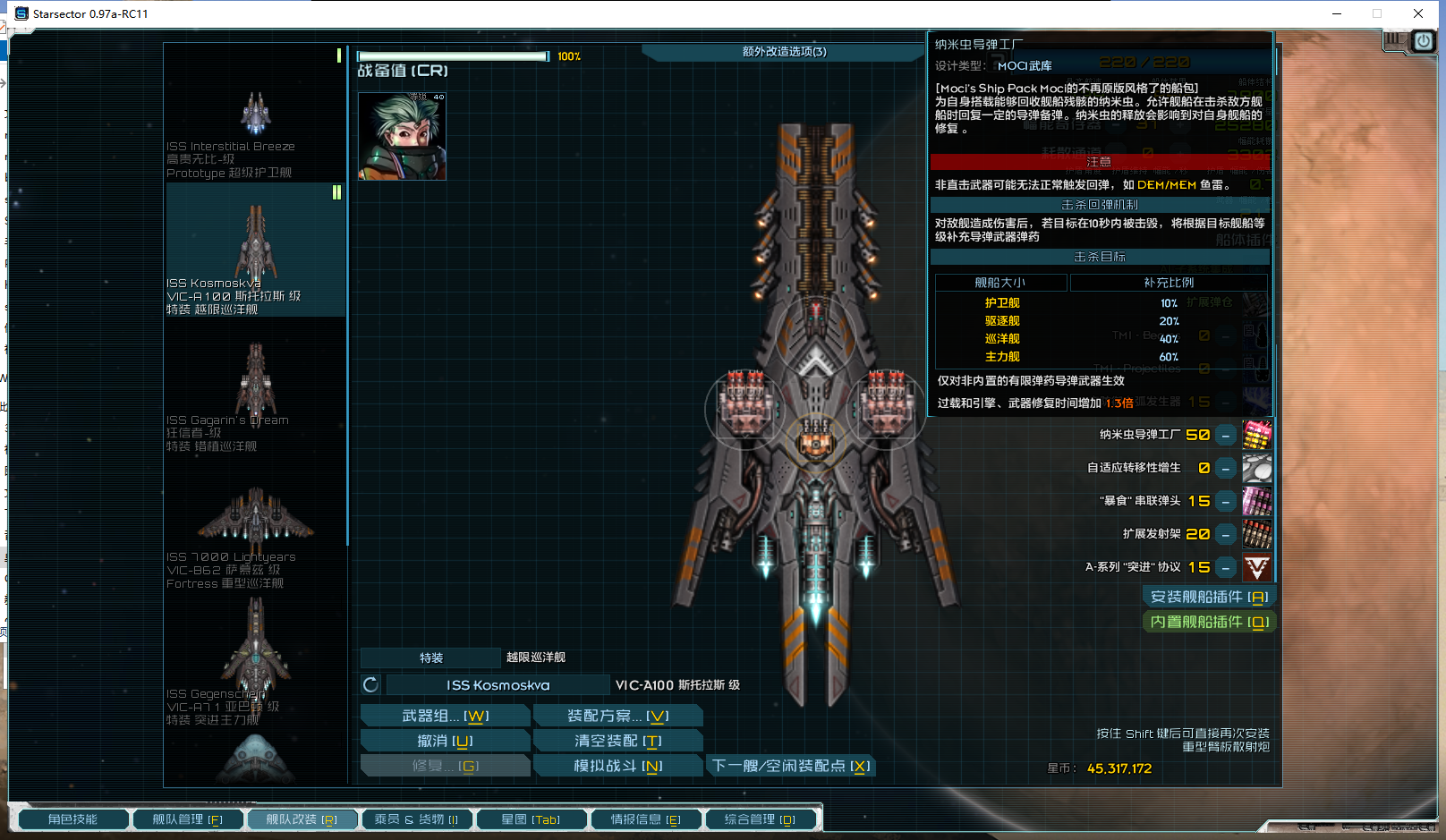Click the officer portrait

402,137
